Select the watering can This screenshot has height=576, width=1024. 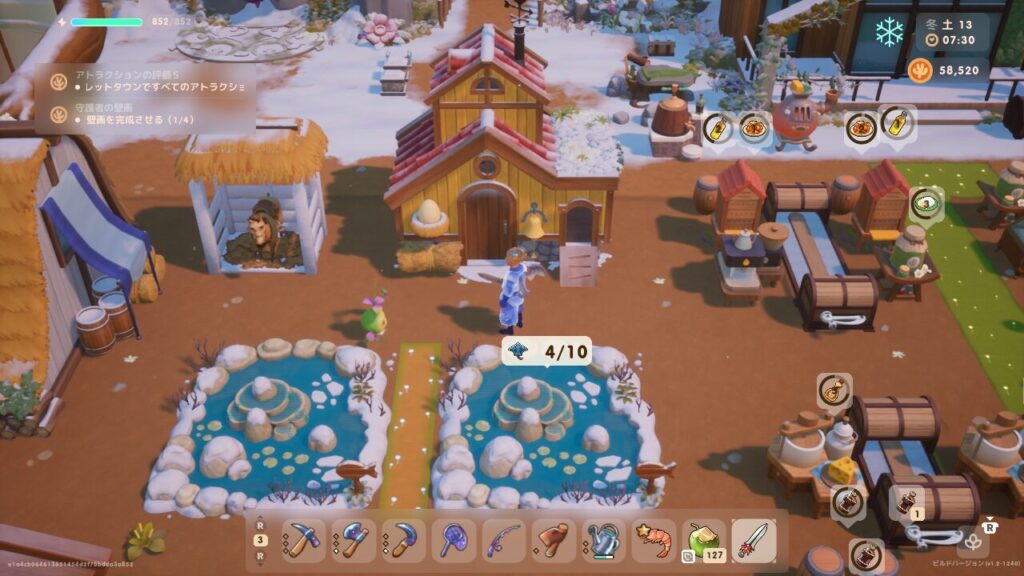click(x=603, y=541)
